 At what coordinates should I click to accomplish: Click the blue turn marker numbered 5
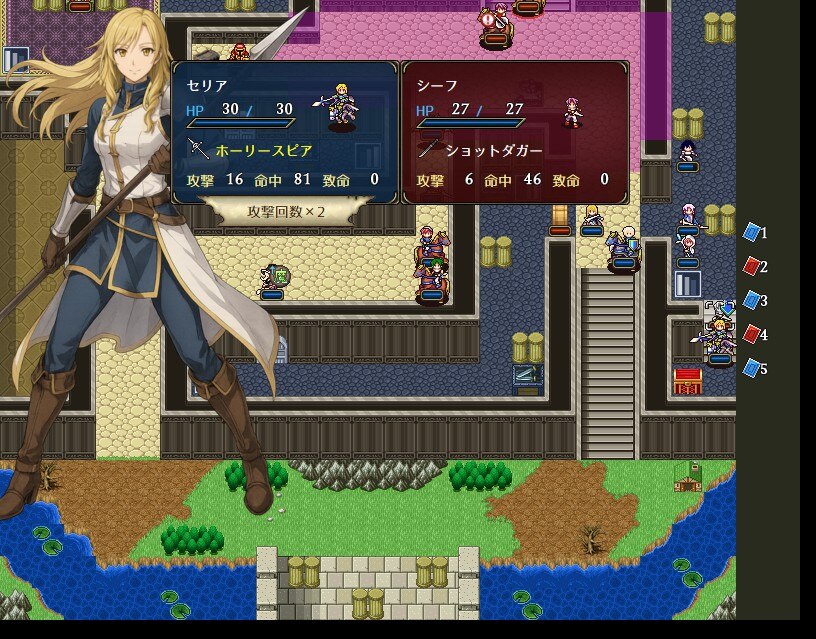(752, 369)
